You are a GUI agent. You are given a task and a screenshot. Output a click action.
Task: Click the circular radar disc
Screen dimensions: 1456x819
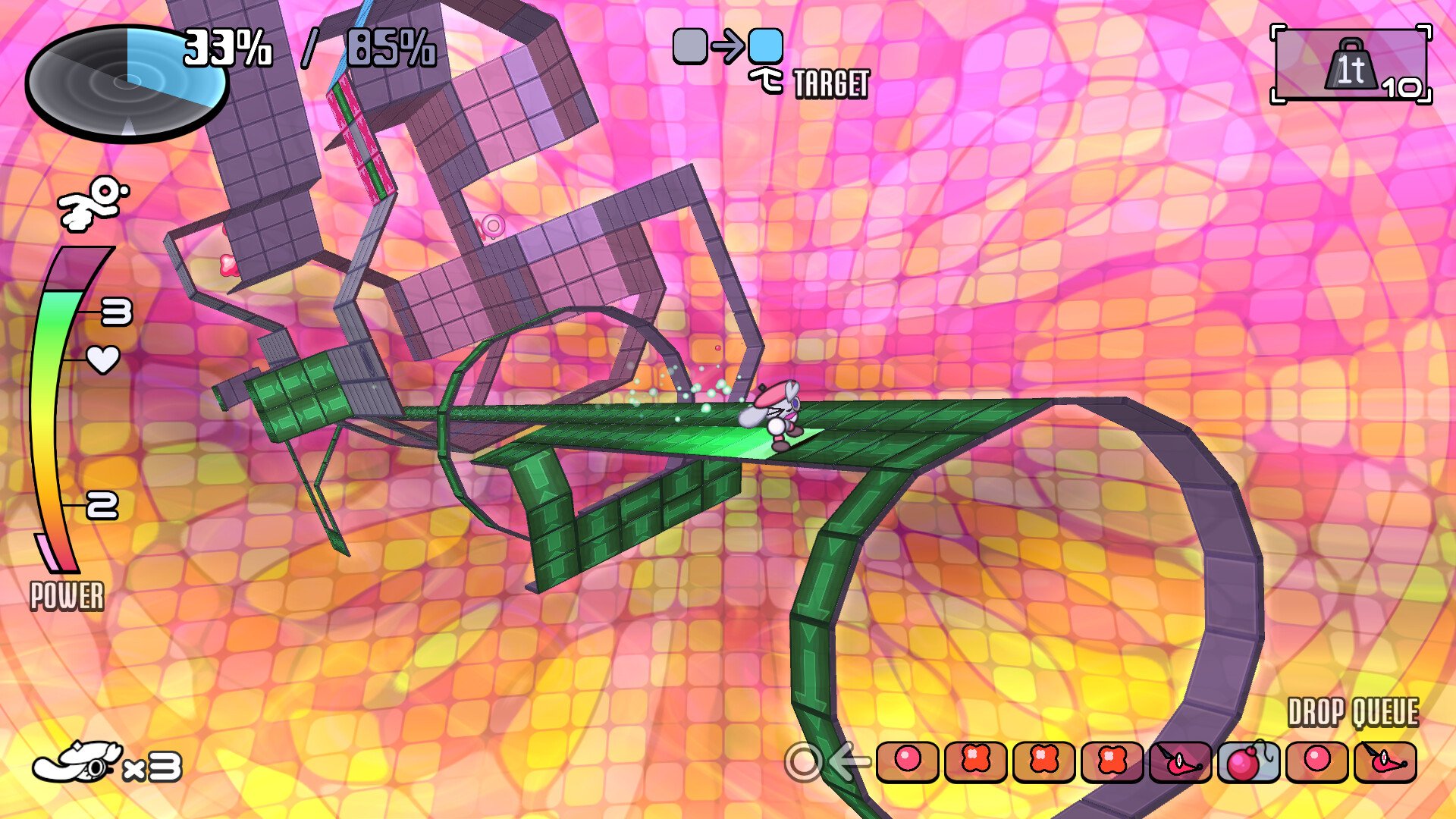point(127,82)
